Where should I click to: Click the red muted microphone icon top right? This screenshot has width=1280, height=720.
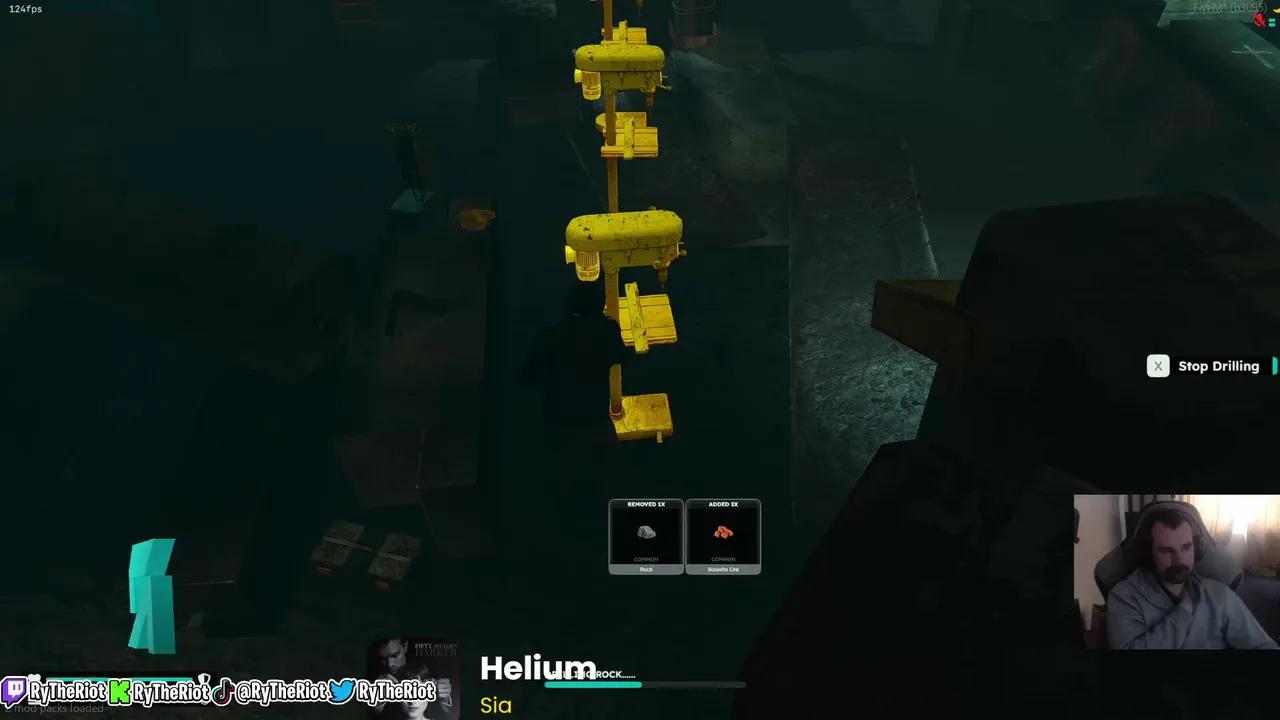[x=1259, y=19]
